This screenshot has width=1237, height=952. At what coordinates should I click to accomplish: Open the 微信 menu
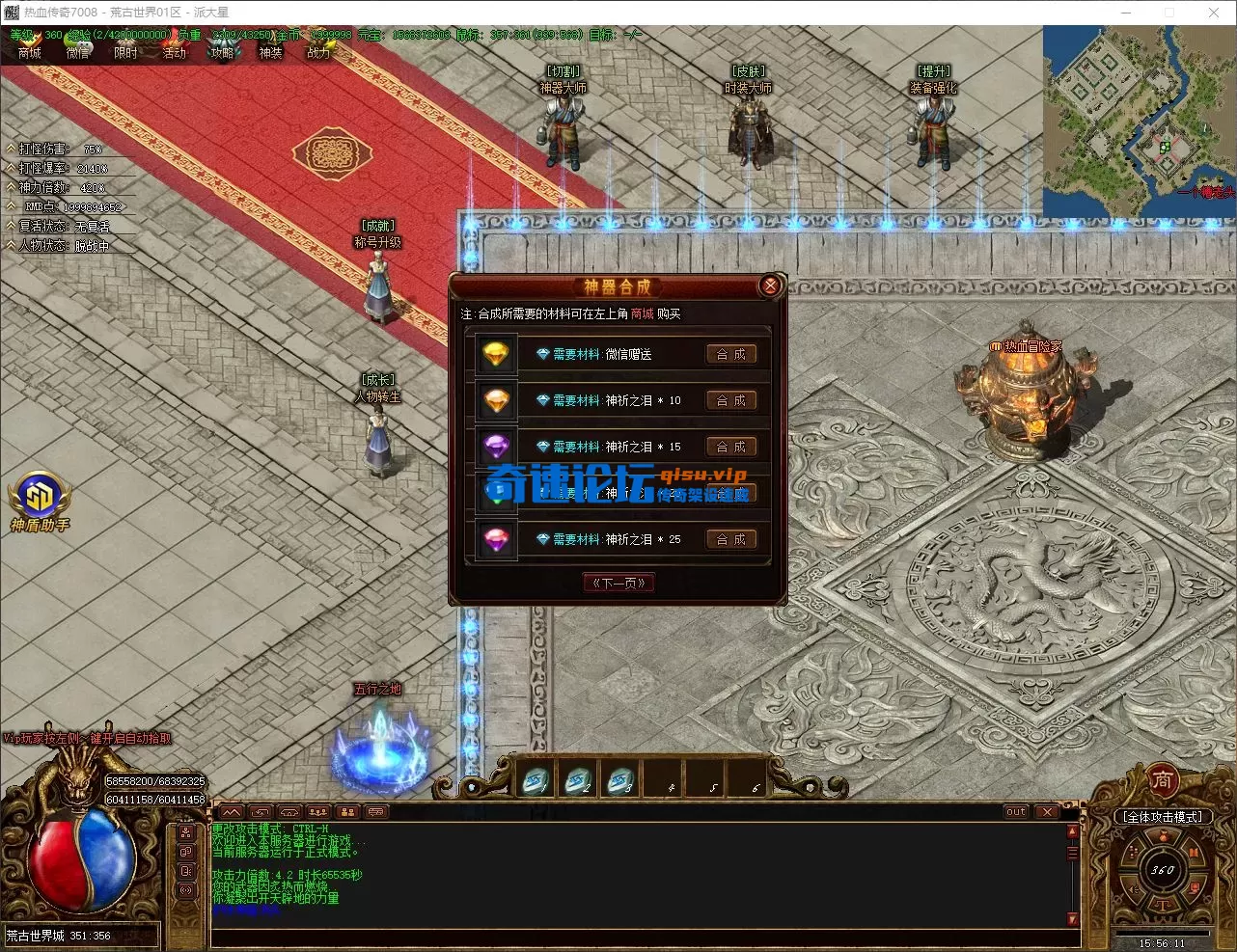tap(78, 53)
